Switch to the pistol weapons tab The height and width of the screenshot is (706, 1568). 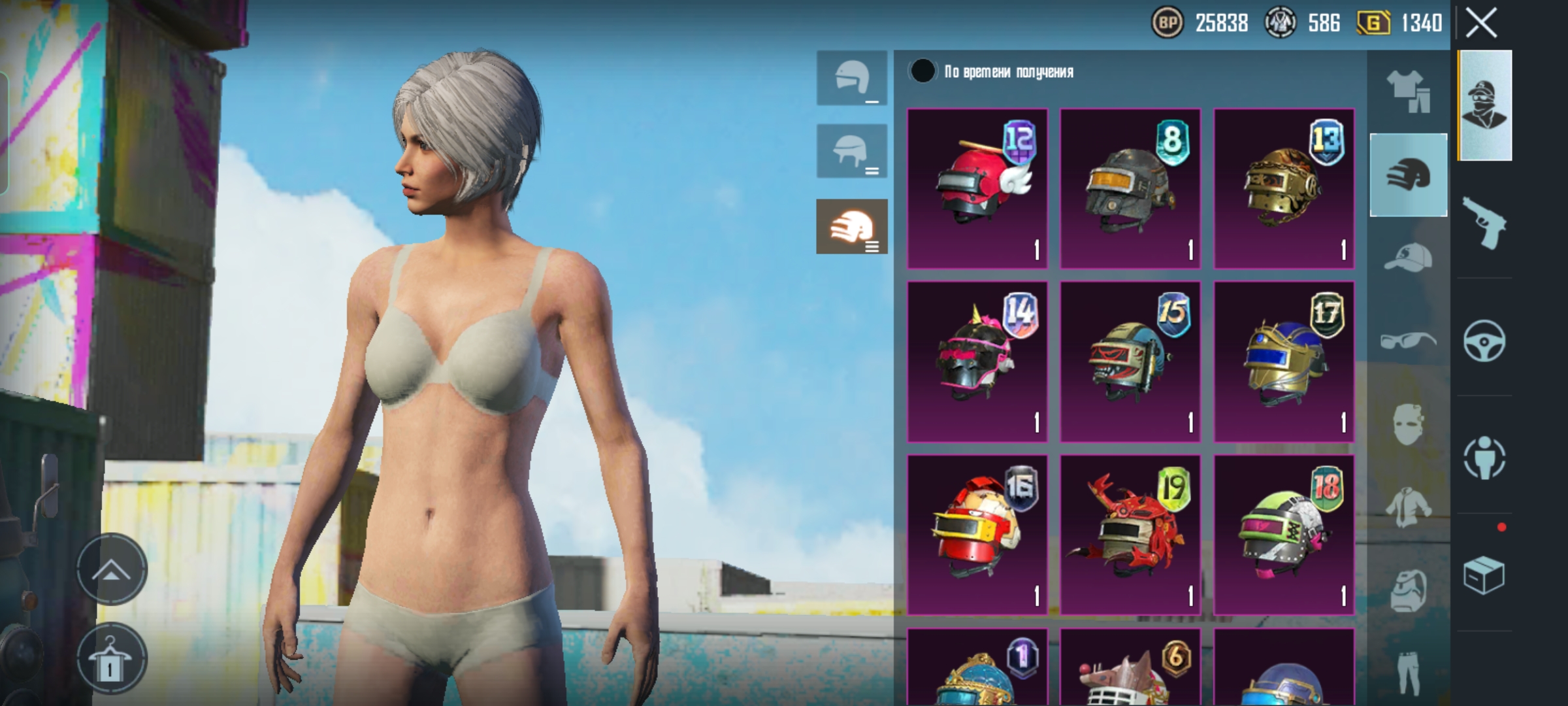click(1484, 222)
